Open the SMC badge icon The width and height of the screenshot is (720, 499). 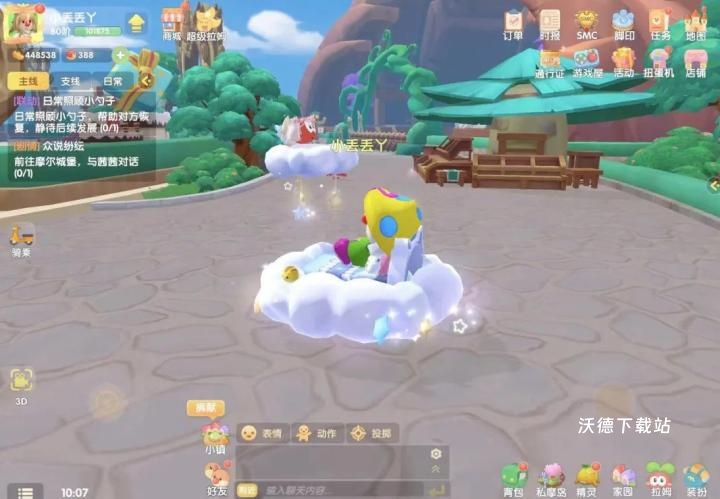pyautogui.click(x=586, y=24)
